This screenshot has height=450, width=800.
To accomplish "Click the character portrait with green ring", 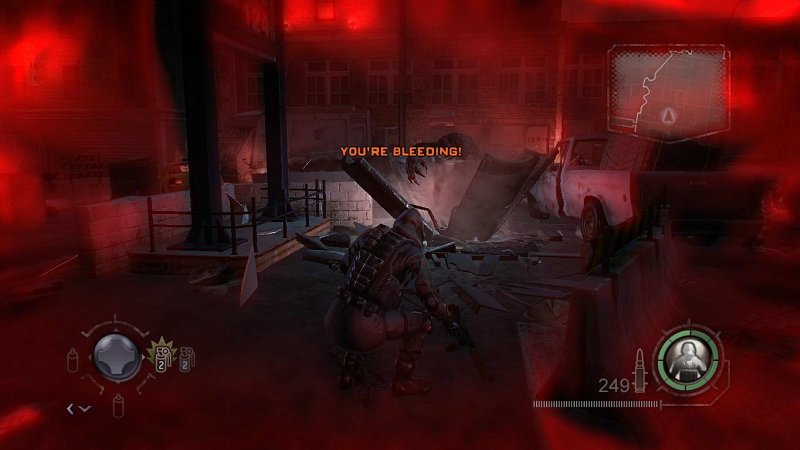I will coord(687,358).
